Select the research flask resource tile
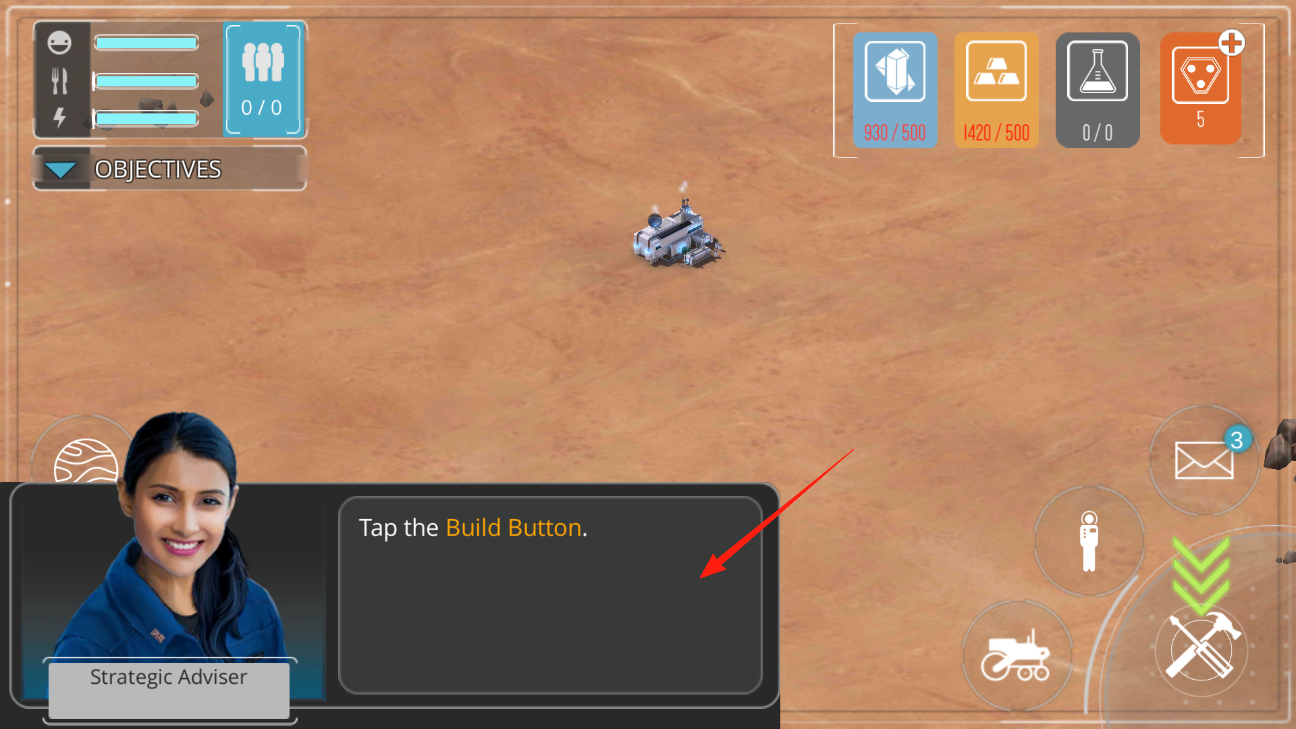Screen dimensions: 1296x729 tap(1097, 89)
